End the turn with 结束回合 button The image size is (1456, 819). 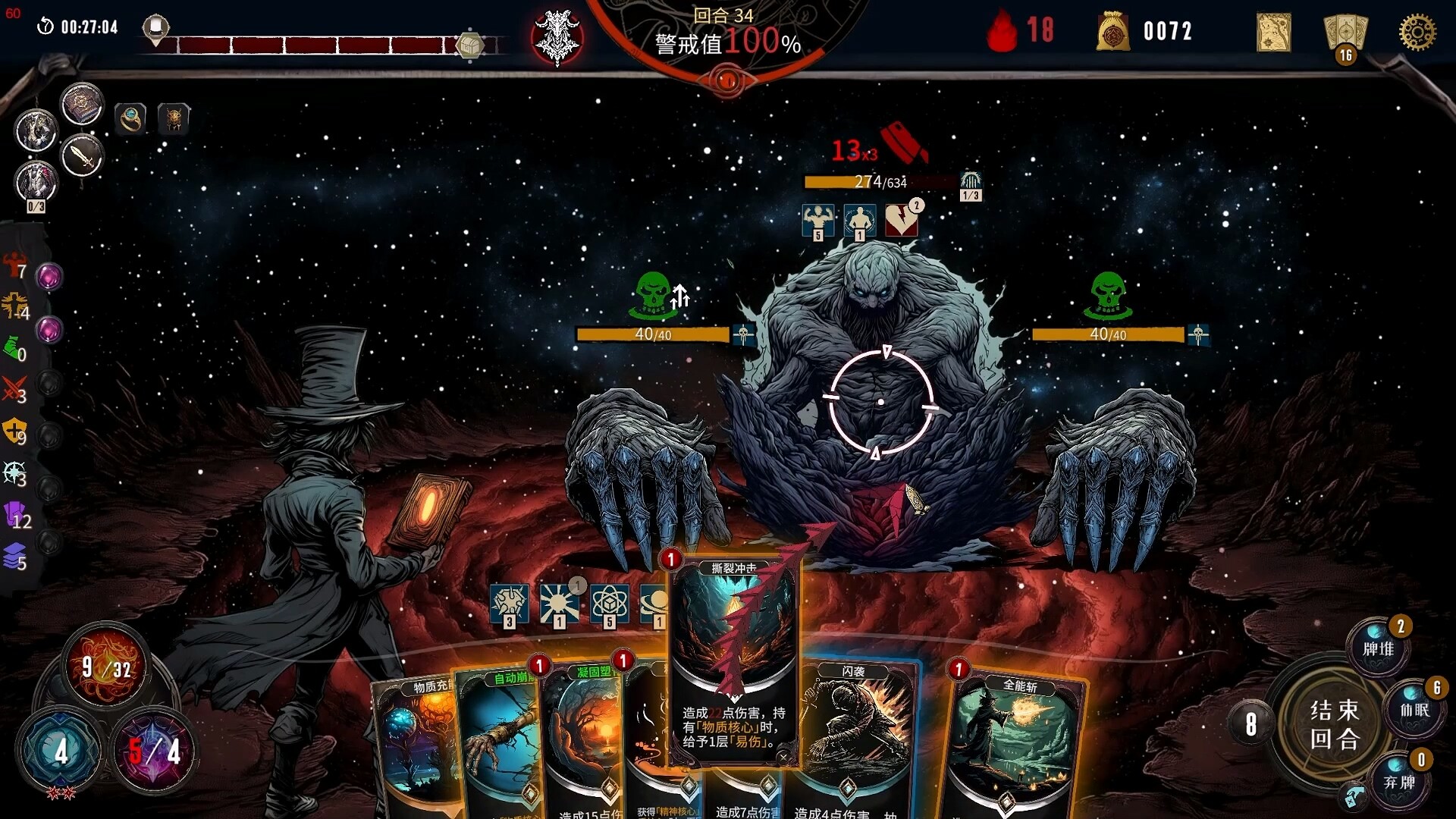(x=1335, y=724)
